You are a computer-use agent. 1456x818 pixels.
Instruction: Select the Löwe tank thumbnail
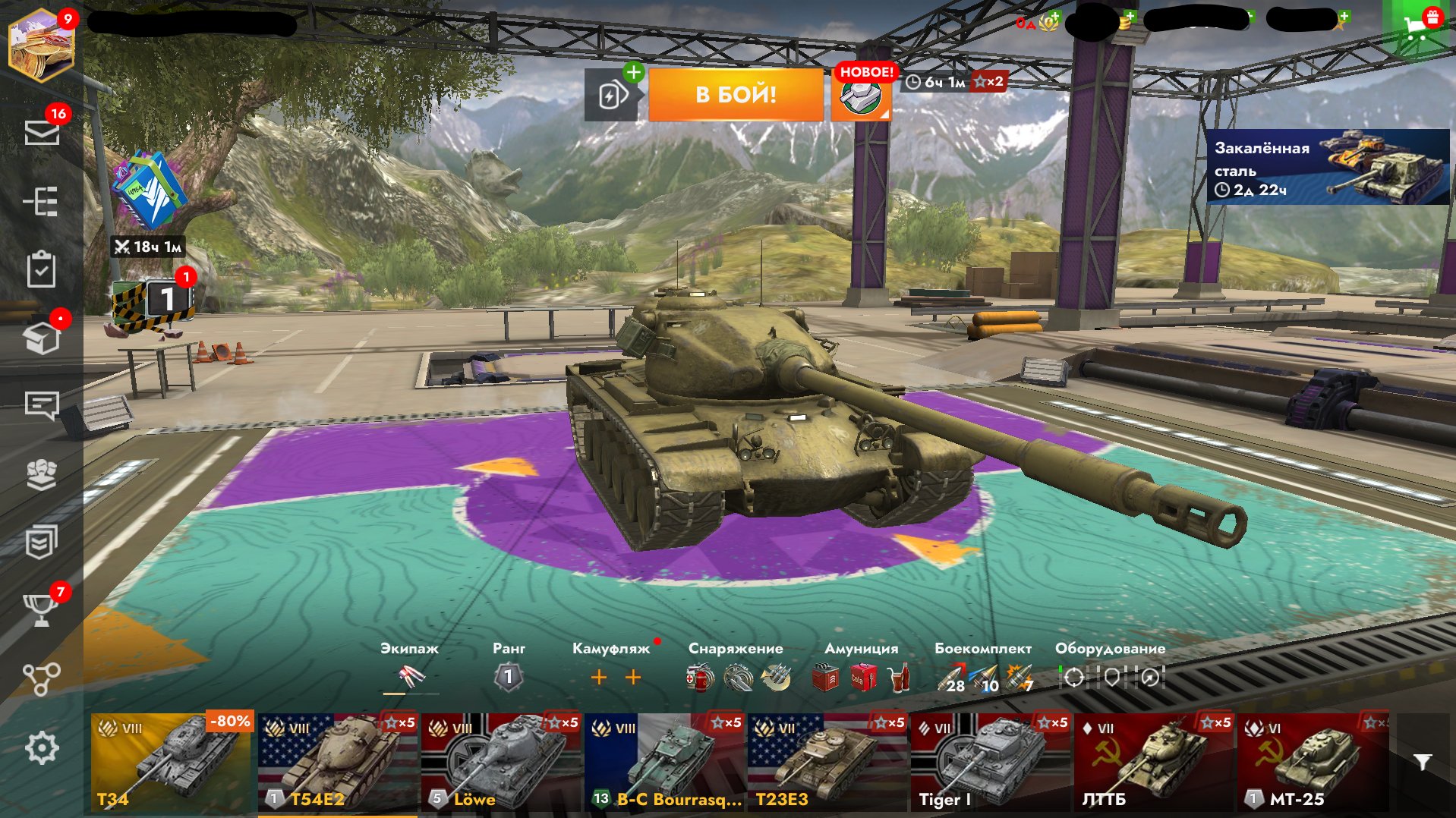point(500,762)
